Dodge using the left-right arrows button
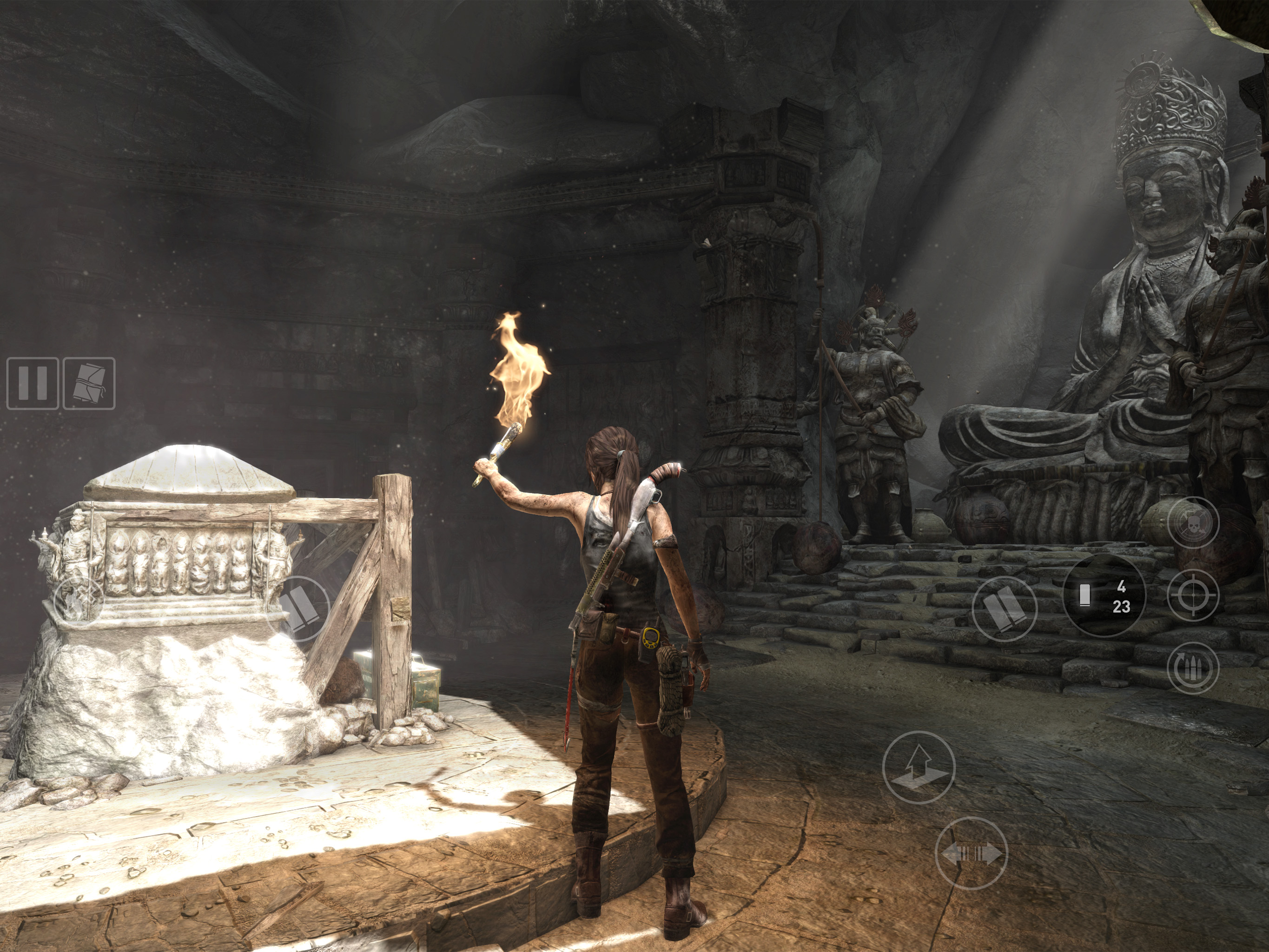Screen dimensions: 1269x952 (x=971, y=853)
